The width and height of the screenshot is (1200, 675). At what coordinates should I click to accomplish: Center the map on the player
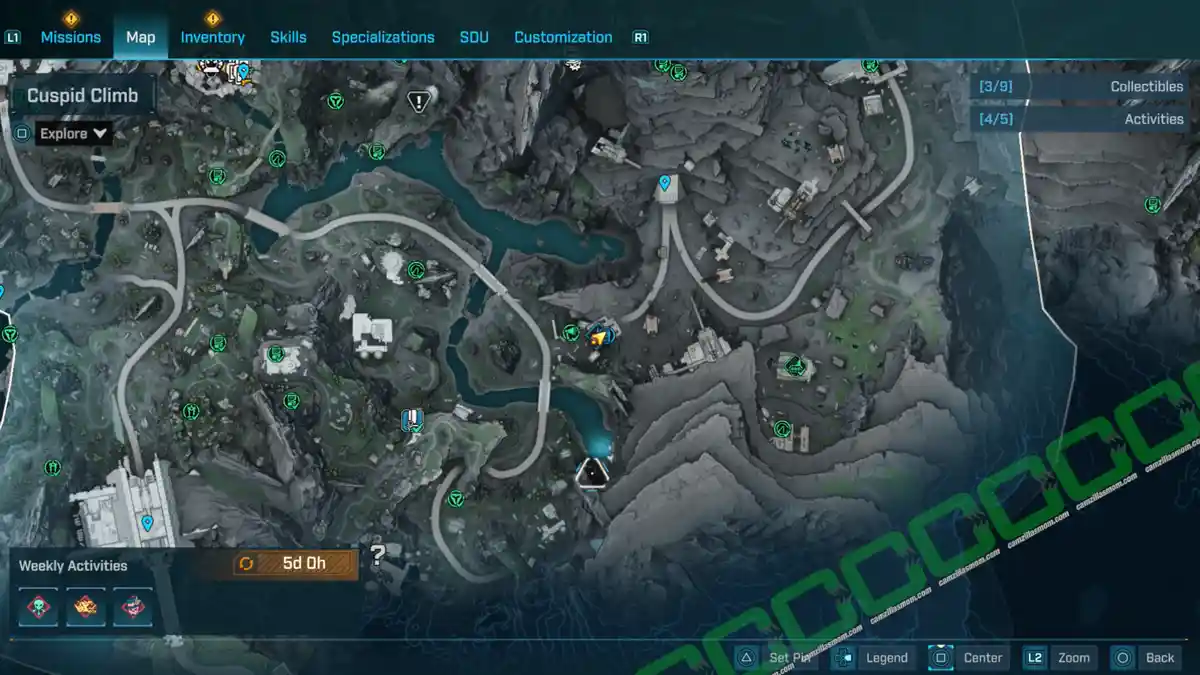click(967, 657)
